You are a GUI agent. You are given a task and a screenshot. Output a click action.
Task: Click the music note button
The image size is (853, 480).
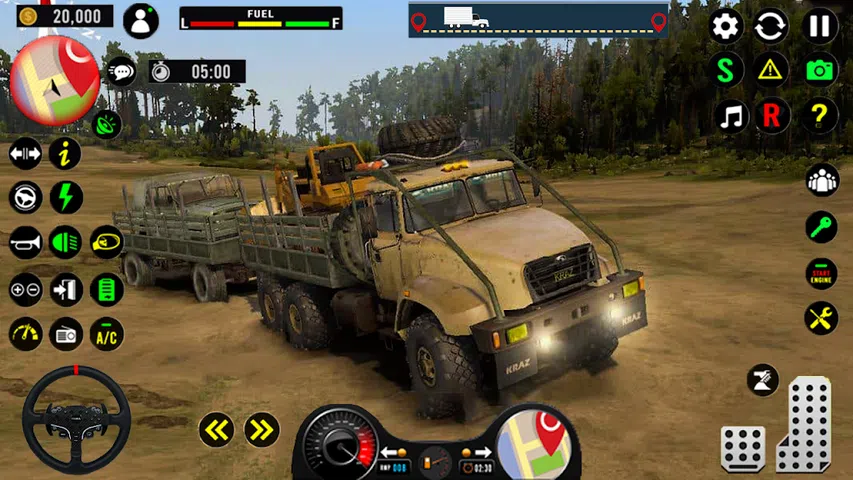[x=732, y=116]
